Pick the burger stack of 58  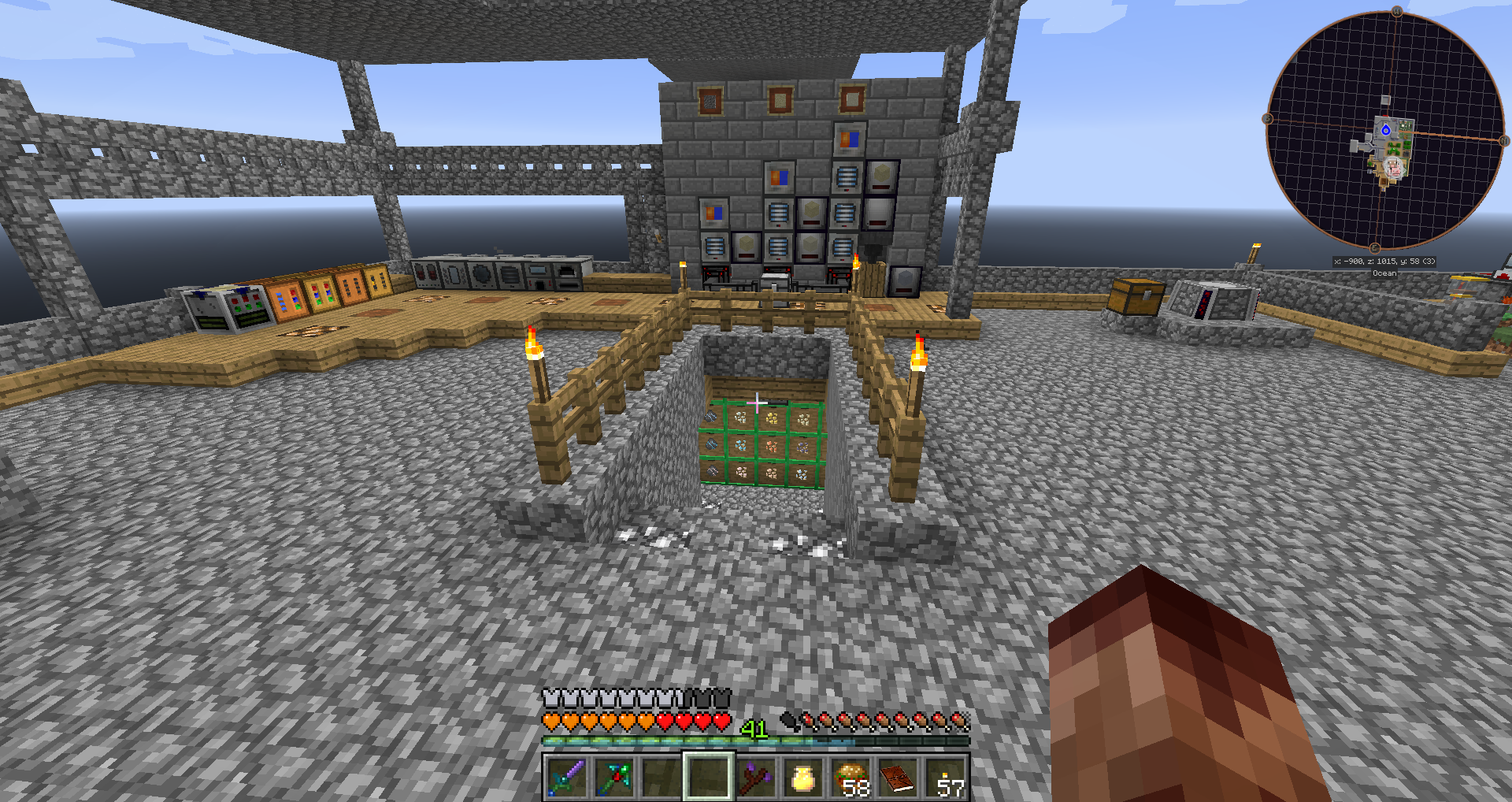850,777
